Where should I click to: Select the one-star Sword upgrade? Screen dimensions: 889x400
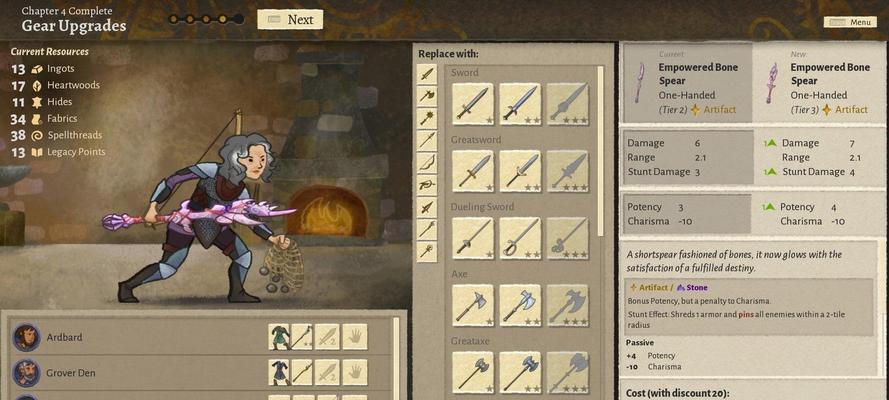point(472,104)
